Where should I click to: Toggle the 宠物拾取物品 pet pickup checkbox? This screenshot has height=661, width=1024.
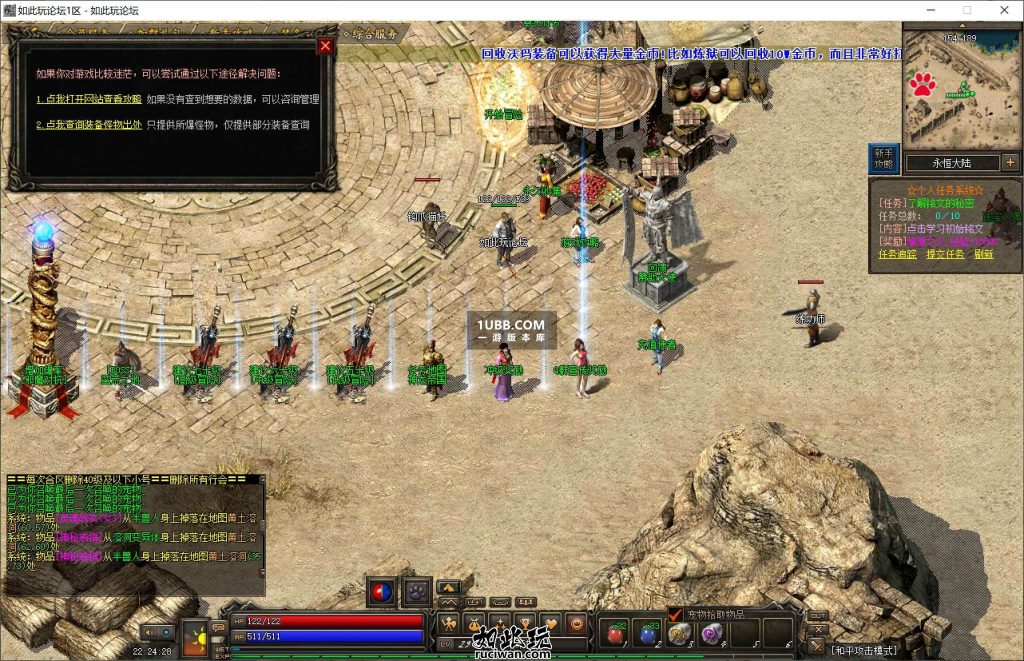(676, 614)
